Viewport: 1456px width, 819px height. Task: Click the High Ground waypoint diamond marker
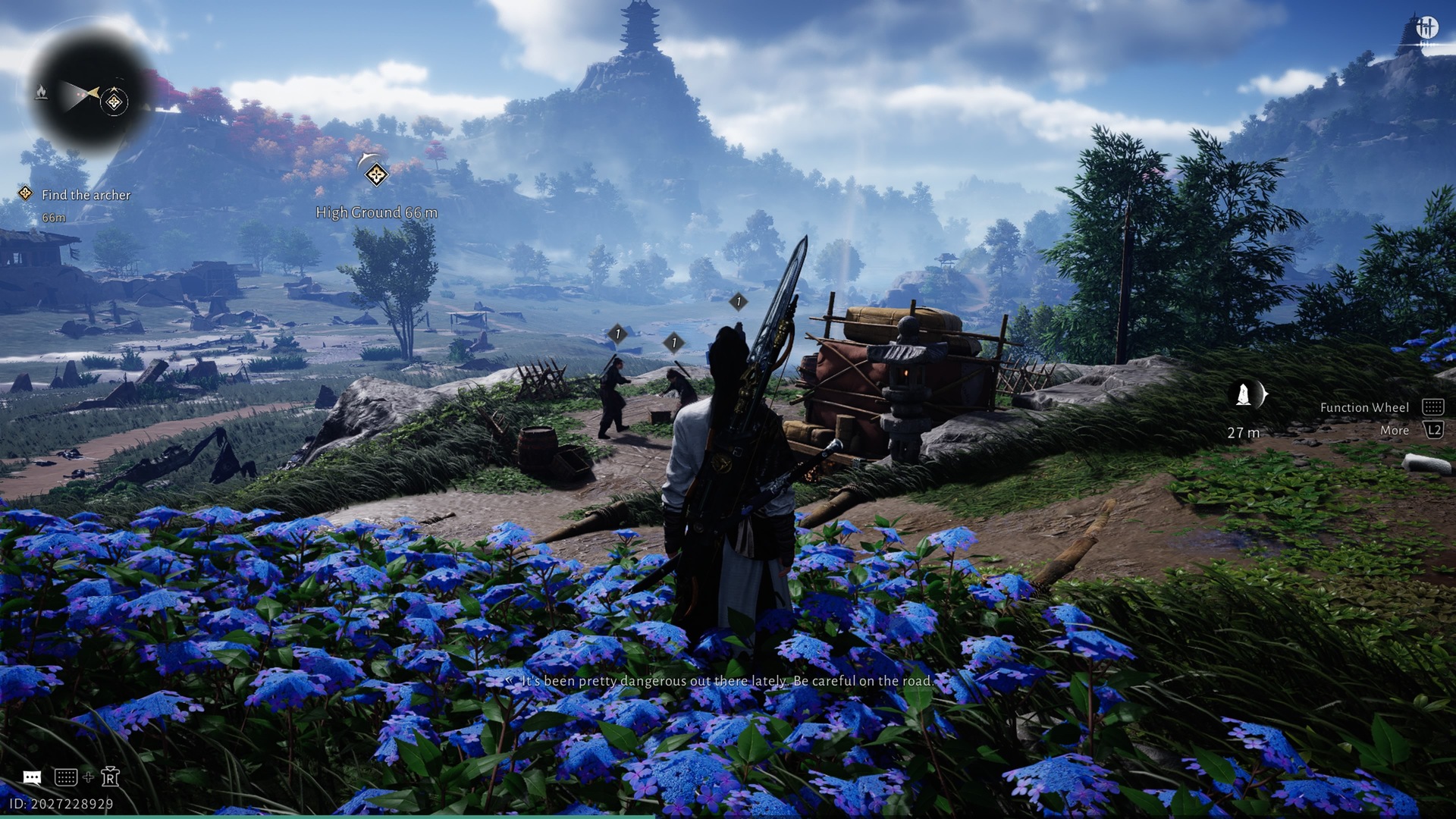tap(376, 175)
